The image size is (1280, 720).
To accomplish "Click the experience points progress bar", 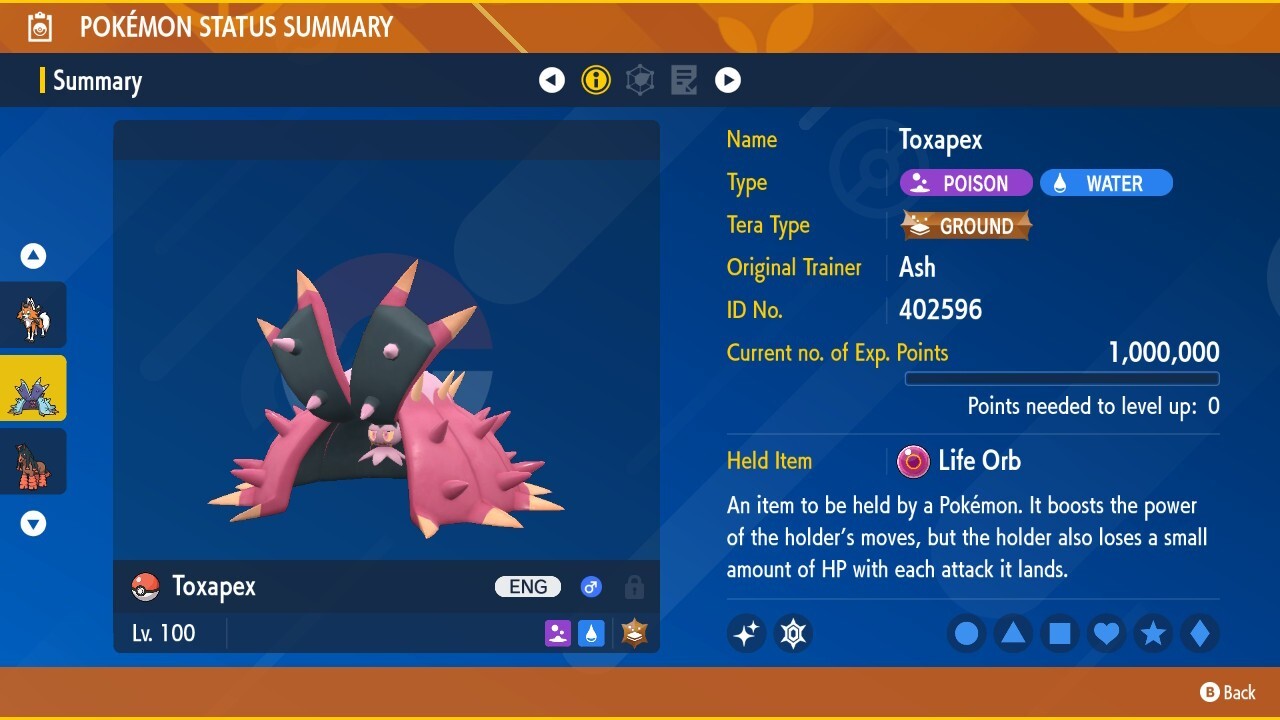I will 1062,379.
